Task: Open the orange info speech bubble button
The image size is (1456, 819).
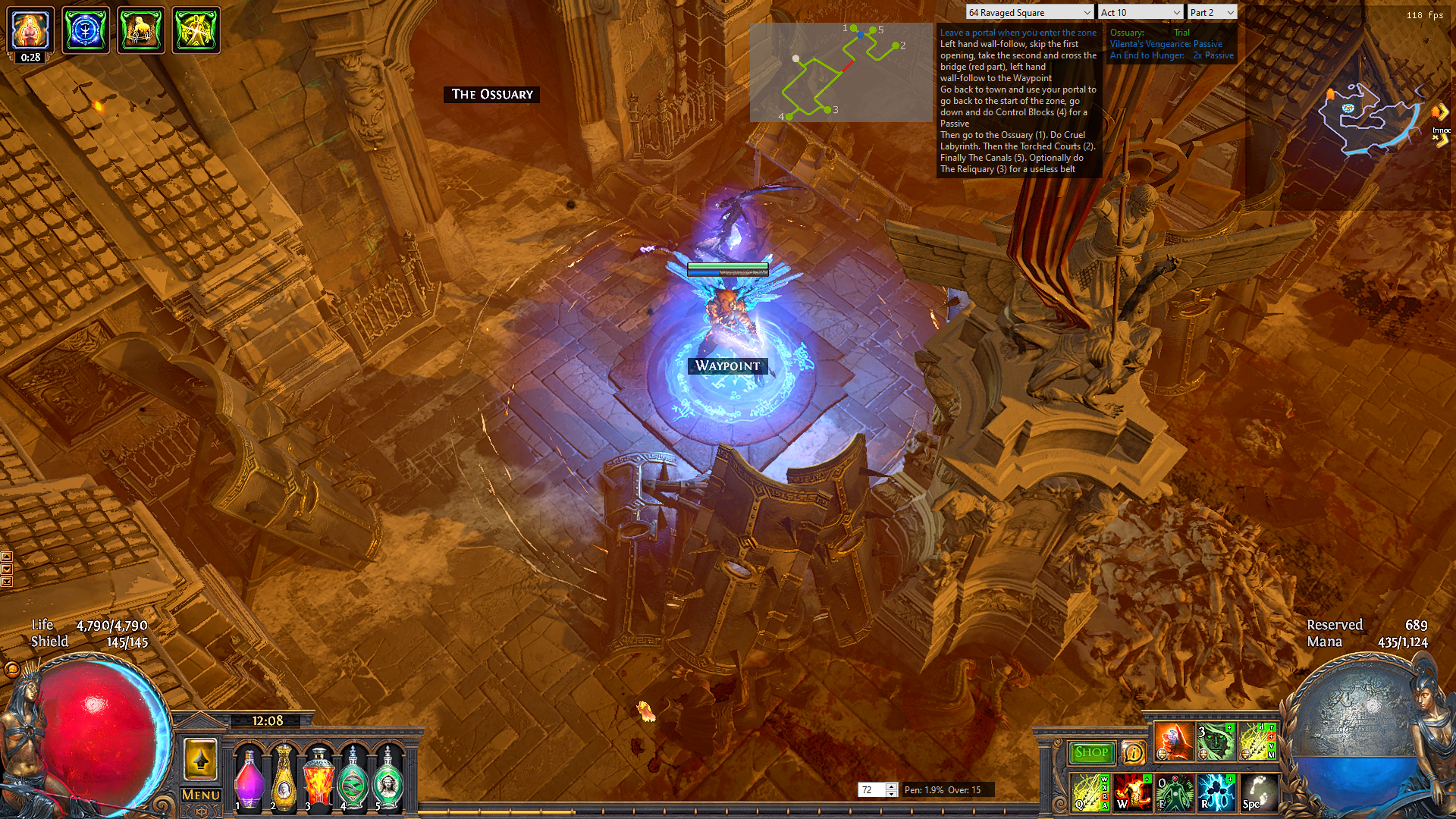Action: click(1133, 752)
